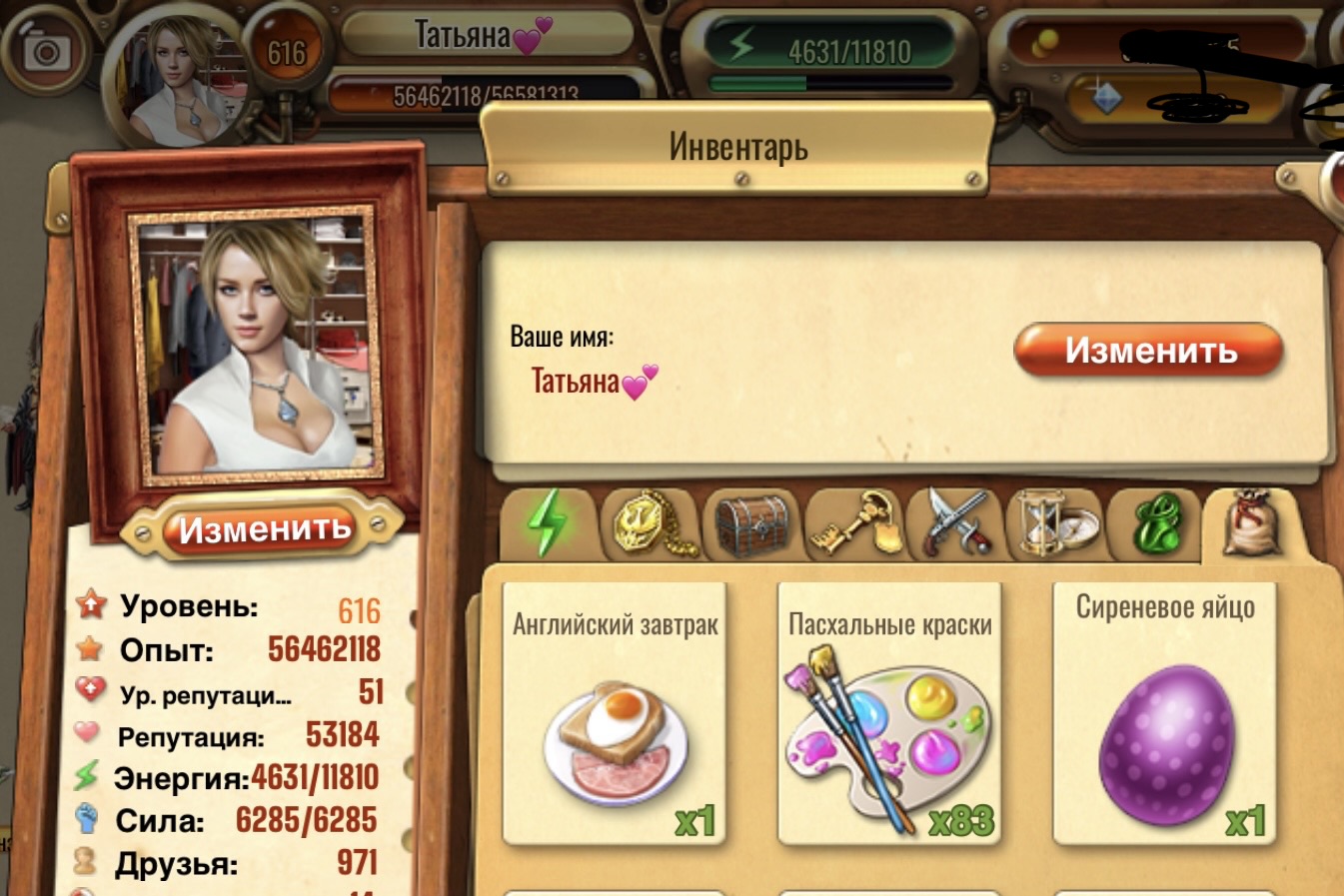
Task: Select the tied sack tab
Action: tap(1254, 523)
